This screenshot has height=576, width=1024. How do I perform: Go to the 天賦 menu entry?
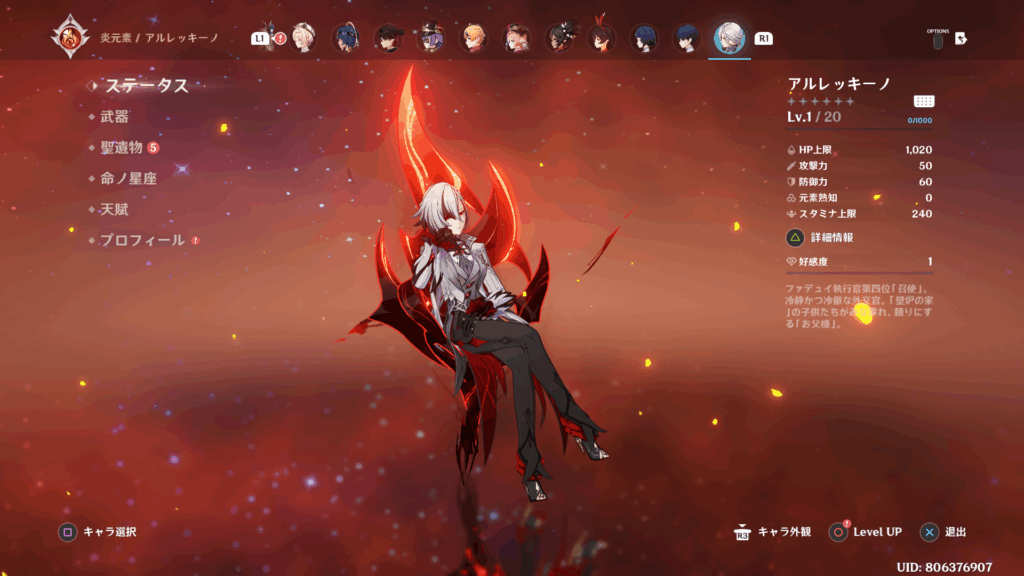pyautogui.click(x=114, y=209)
